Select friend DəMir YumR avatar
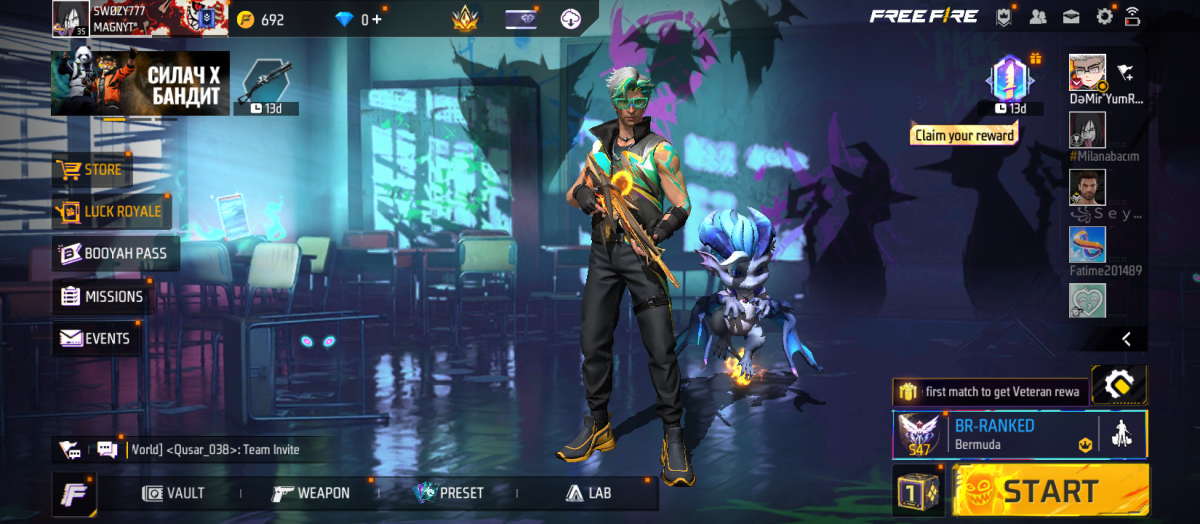This screenshot has height=524, width=1200. (1087, 73)
